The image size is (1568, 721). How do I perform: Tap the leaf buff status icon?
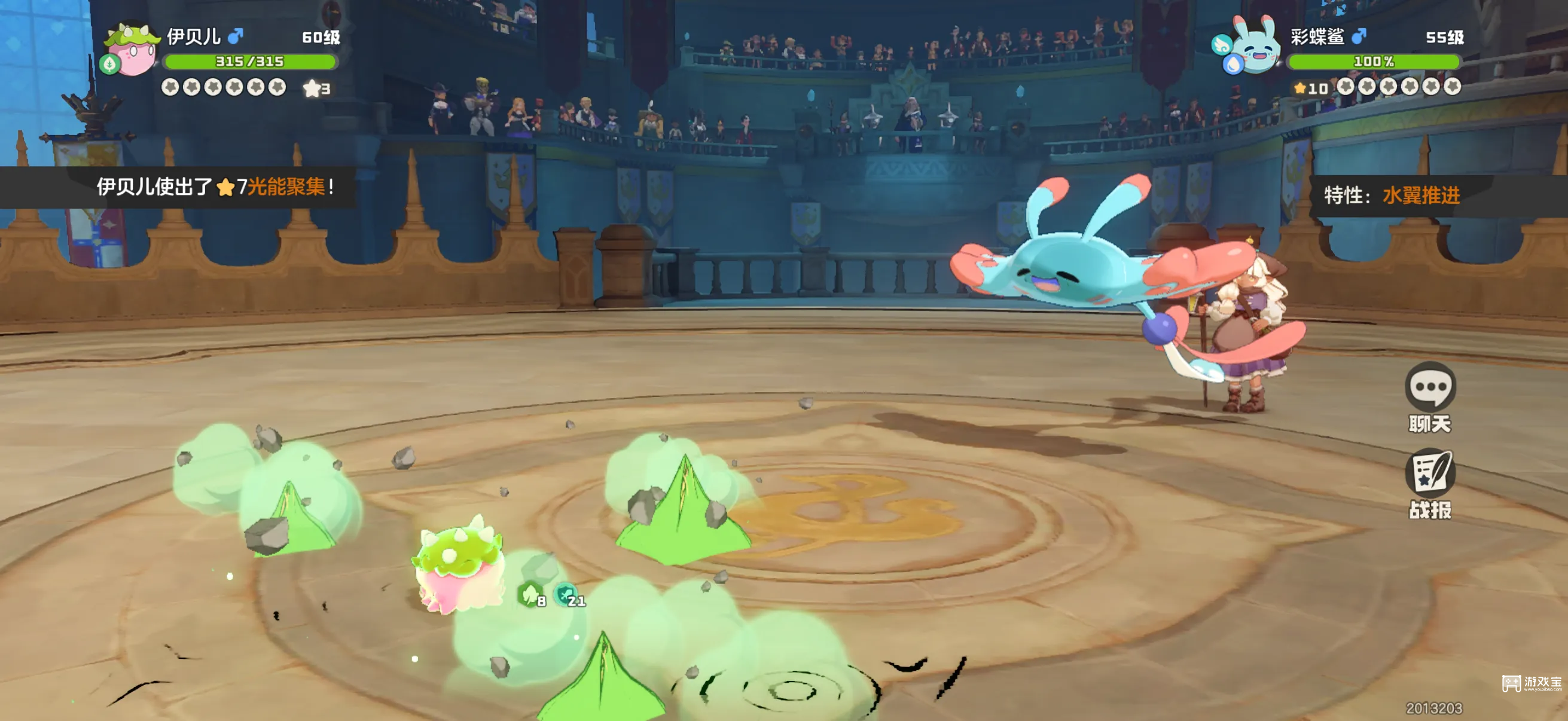pyautogui.click(x=530, y=593)
